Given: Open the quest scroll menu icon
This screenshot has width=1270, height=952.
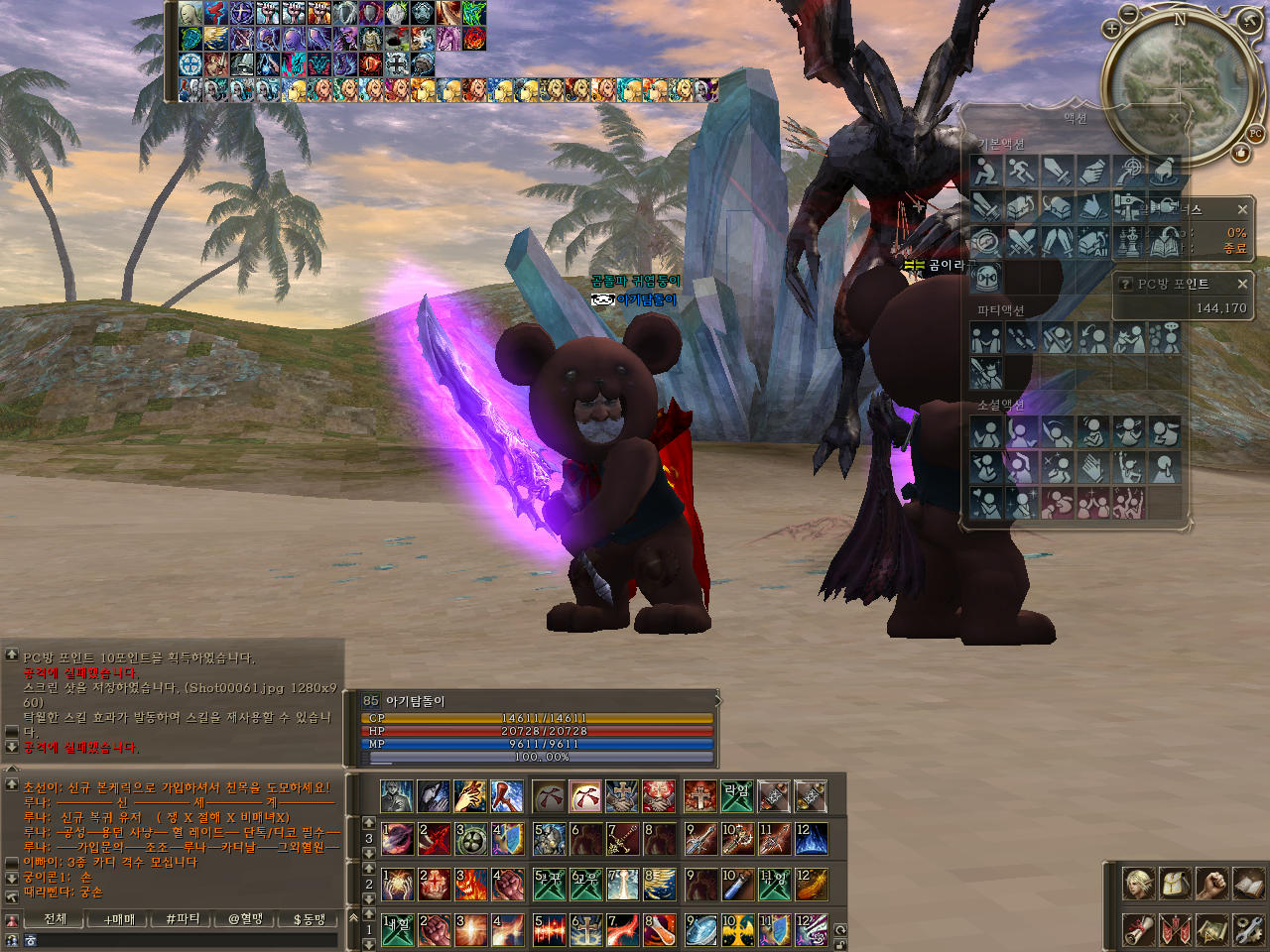Looking at the screenshot, I should tap(1138, 929).
